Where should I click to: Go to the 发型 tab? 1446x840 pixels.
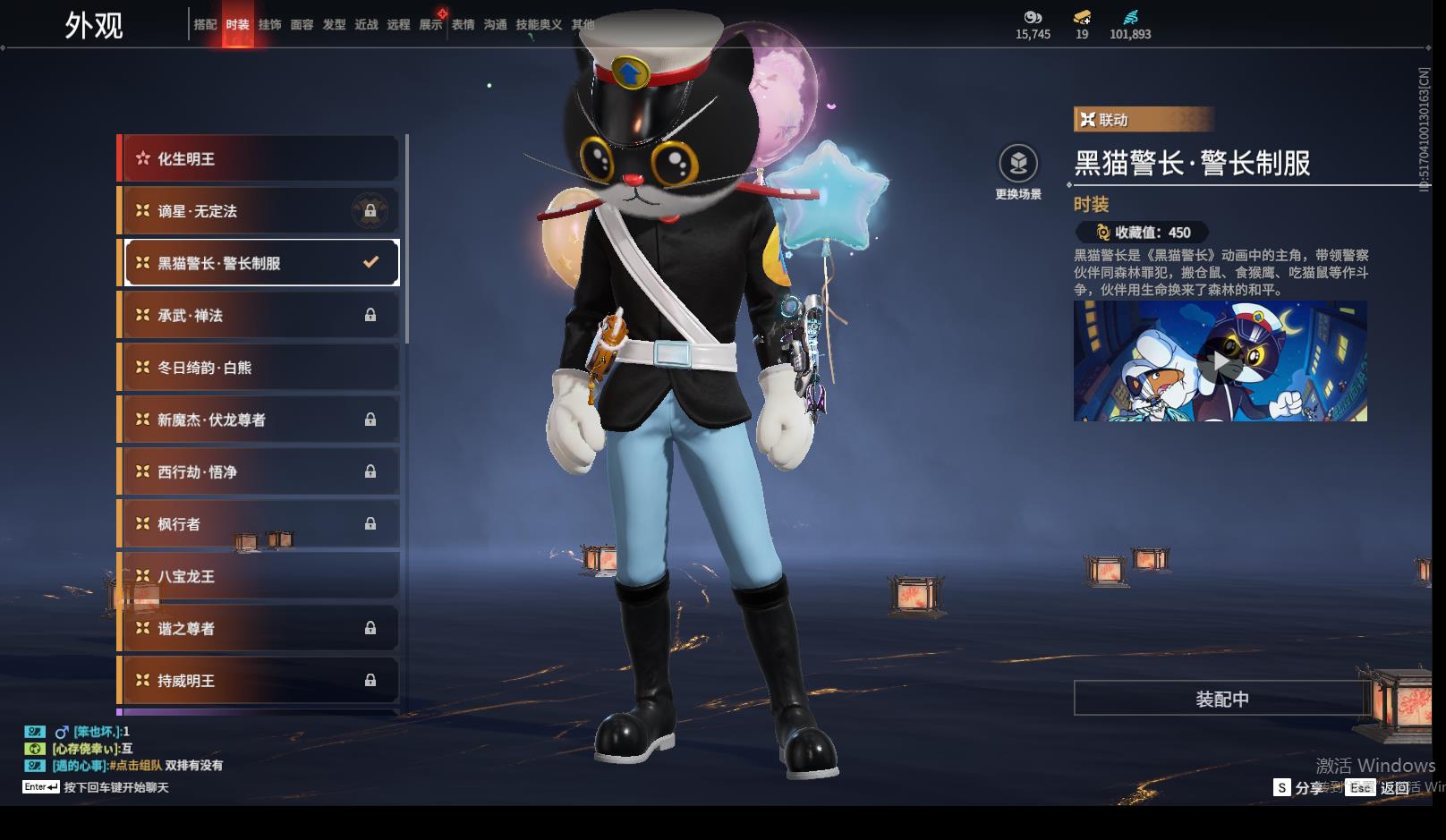[x=334, y=25]
